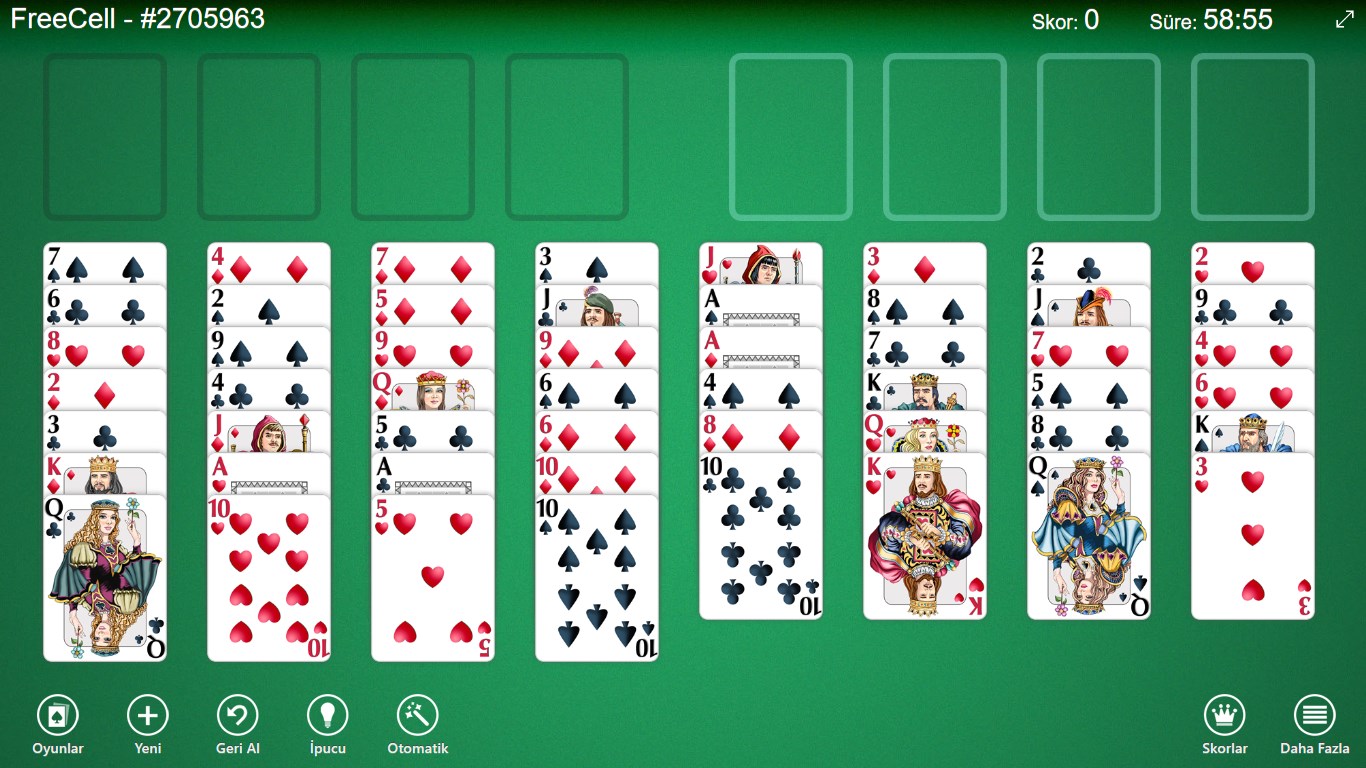
Task: Undo the last move using Geri Al
Action: pos(237,716)
